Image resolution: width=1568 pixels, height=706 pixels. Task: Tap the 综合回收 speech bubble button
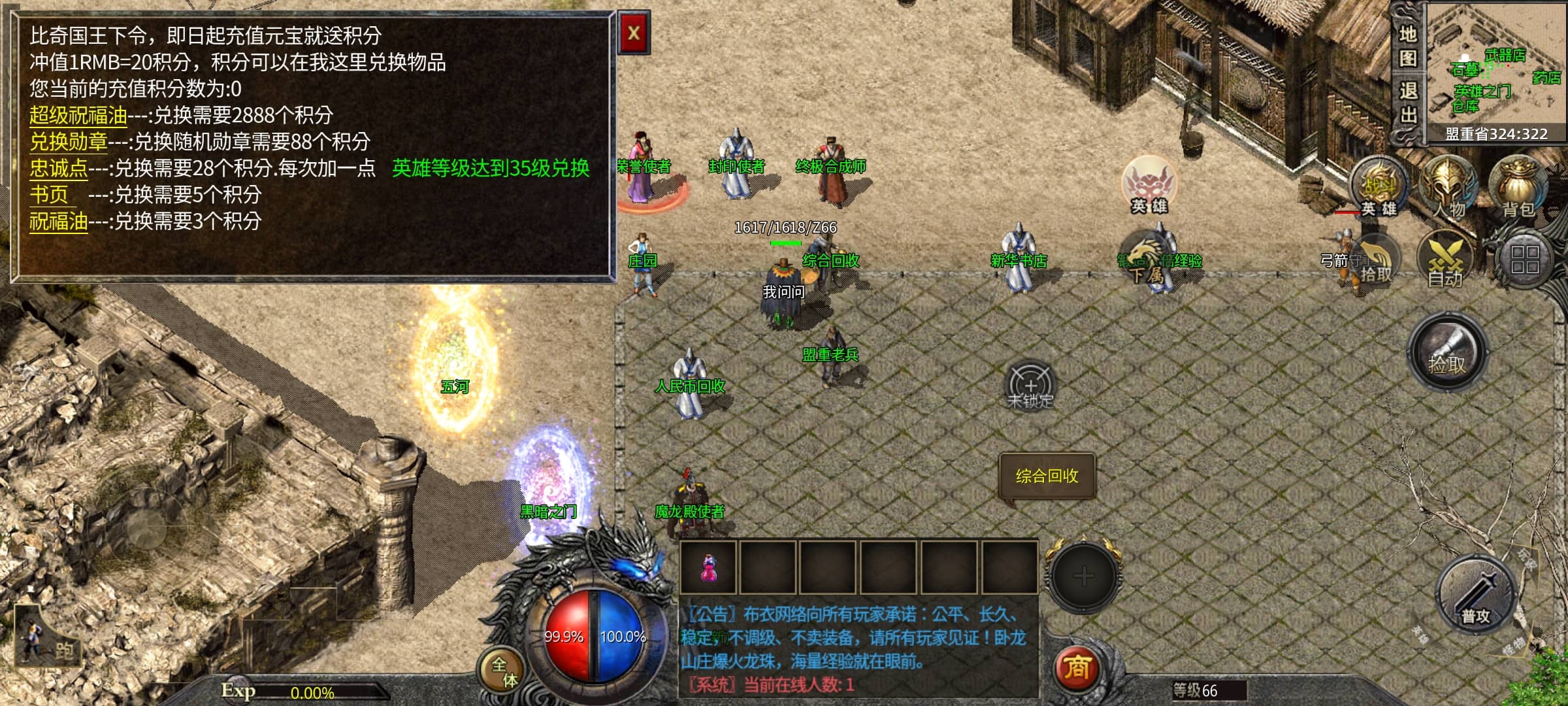pyautogui.click(x=1047, y=476)
